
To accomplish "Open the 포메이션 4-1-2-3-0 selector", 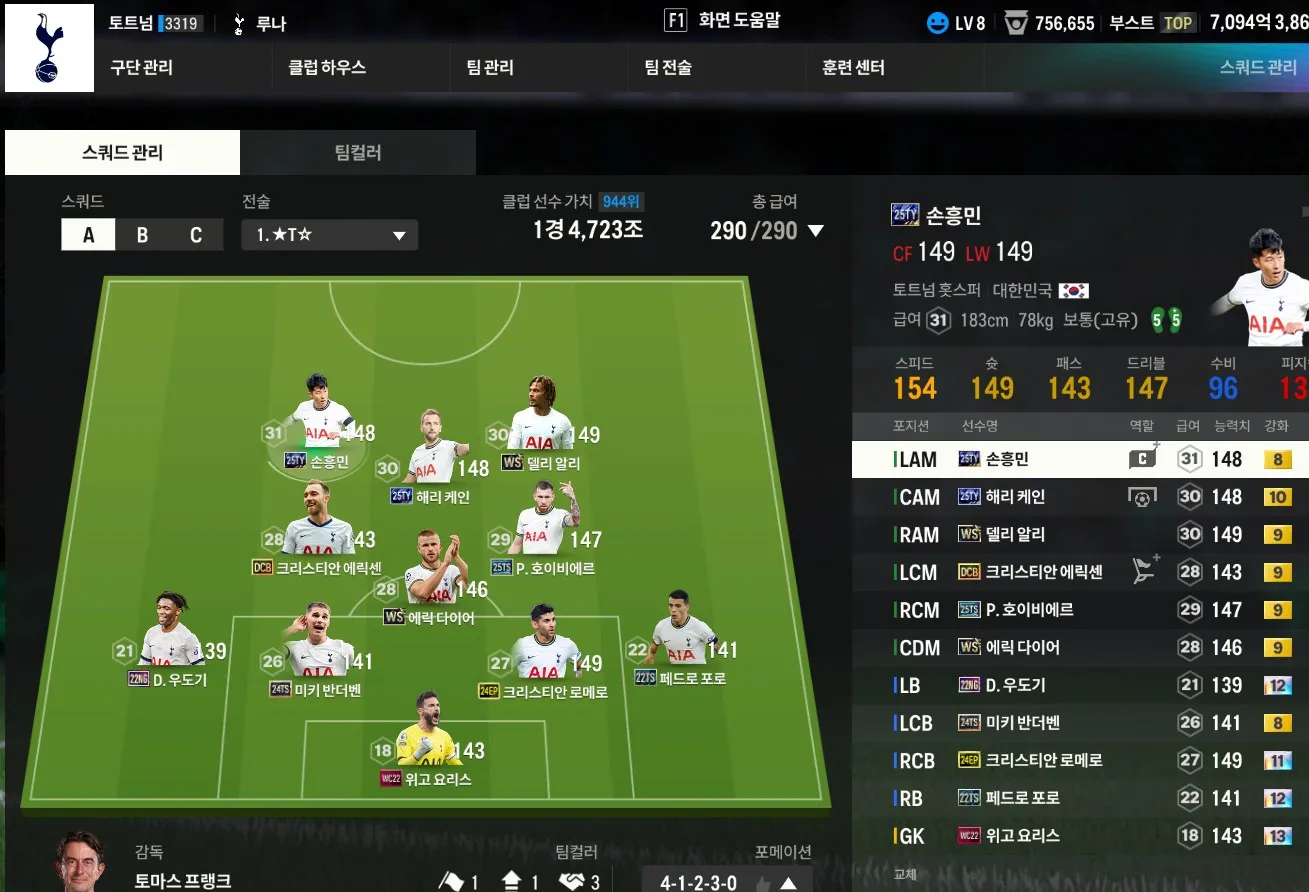I will click(x=726, y=882).
